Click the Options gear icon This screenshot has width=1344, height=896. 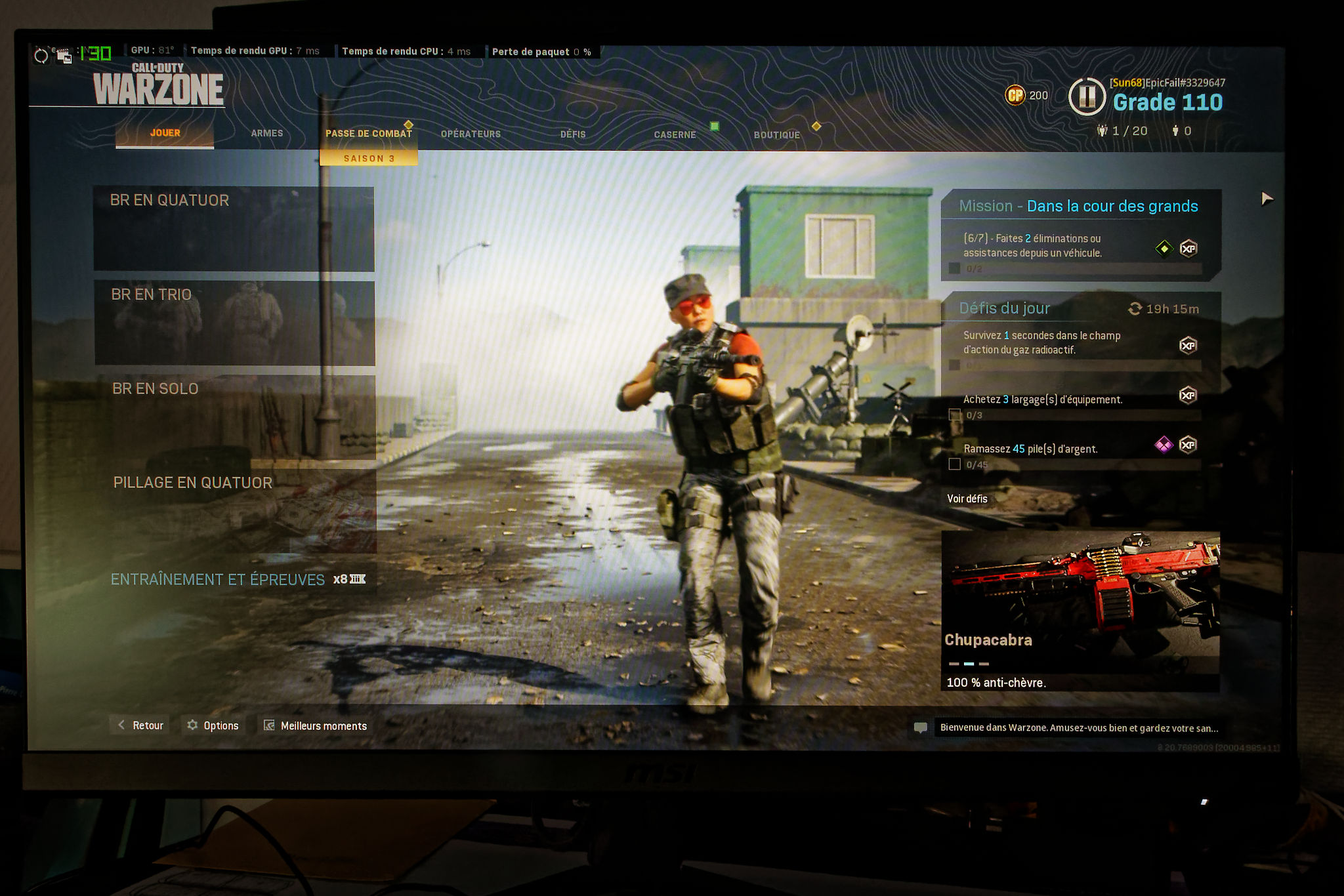click(x=193, y=725)
